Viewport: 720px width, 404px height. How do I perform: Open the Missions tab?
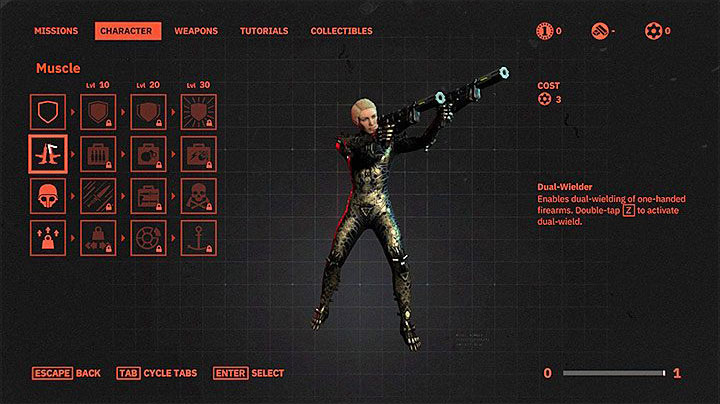(56, 31)
